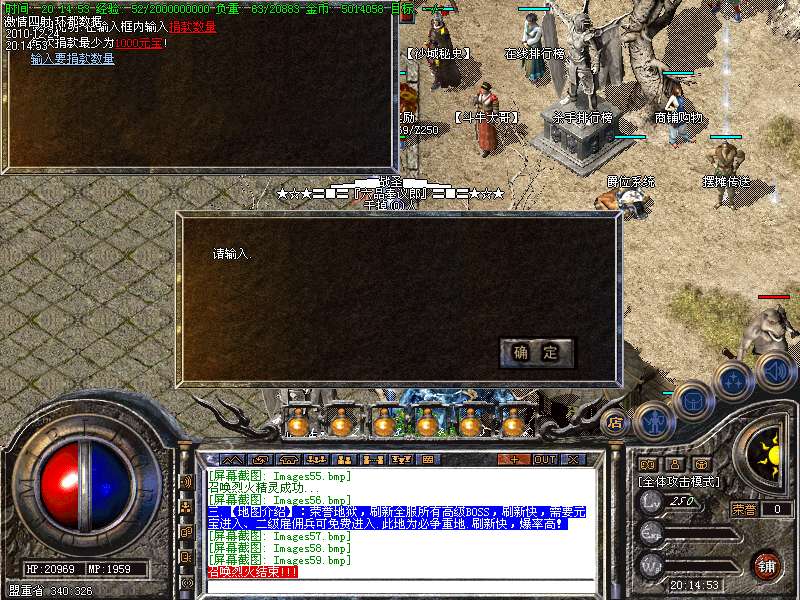Open the skills button with four stars

[x=733, y=381]
